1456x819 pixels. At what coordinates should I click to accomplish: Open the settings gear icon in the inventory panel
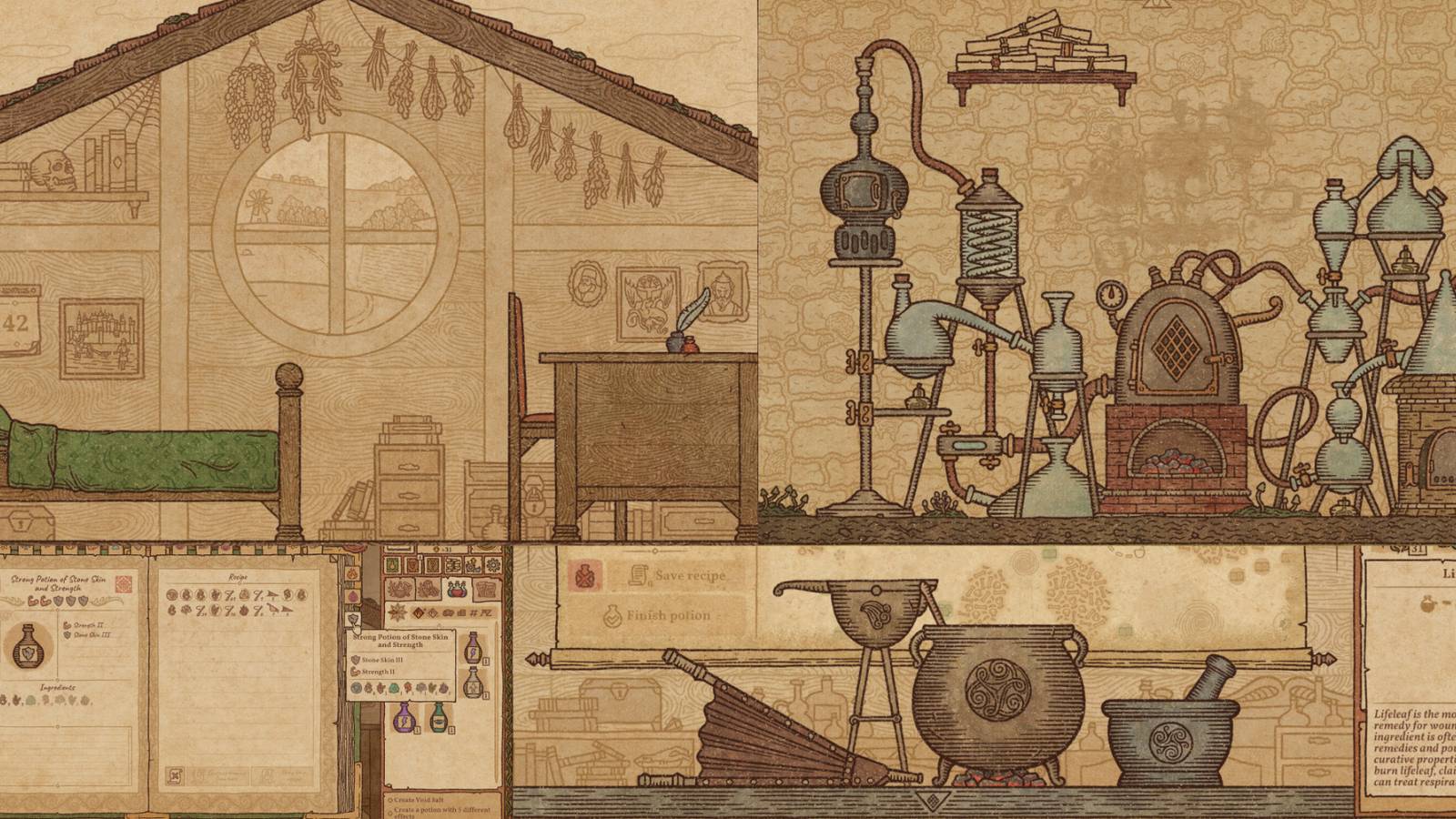492,563
